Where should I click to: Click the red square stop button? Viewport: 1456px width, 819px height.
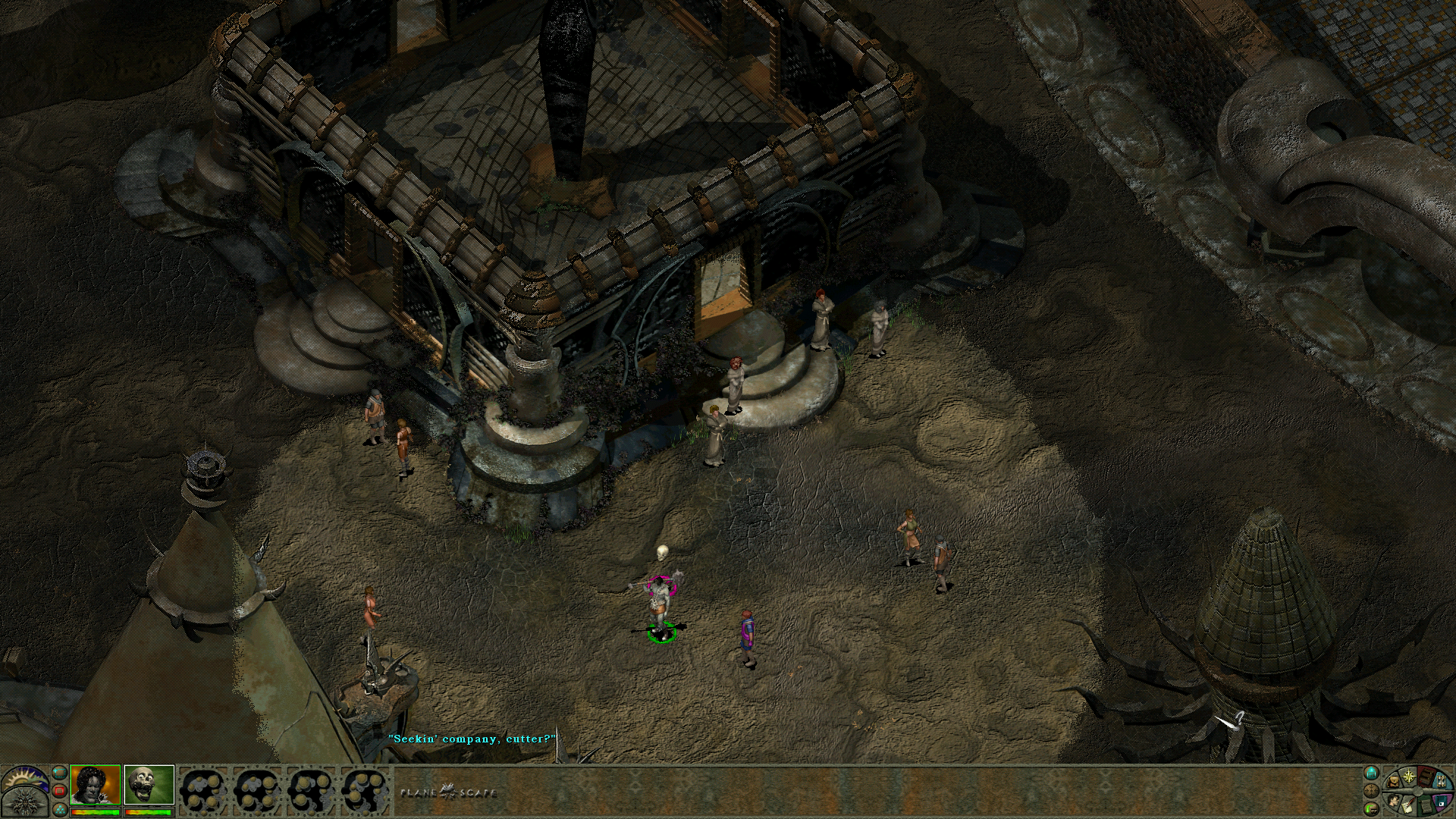pos(59,791)
